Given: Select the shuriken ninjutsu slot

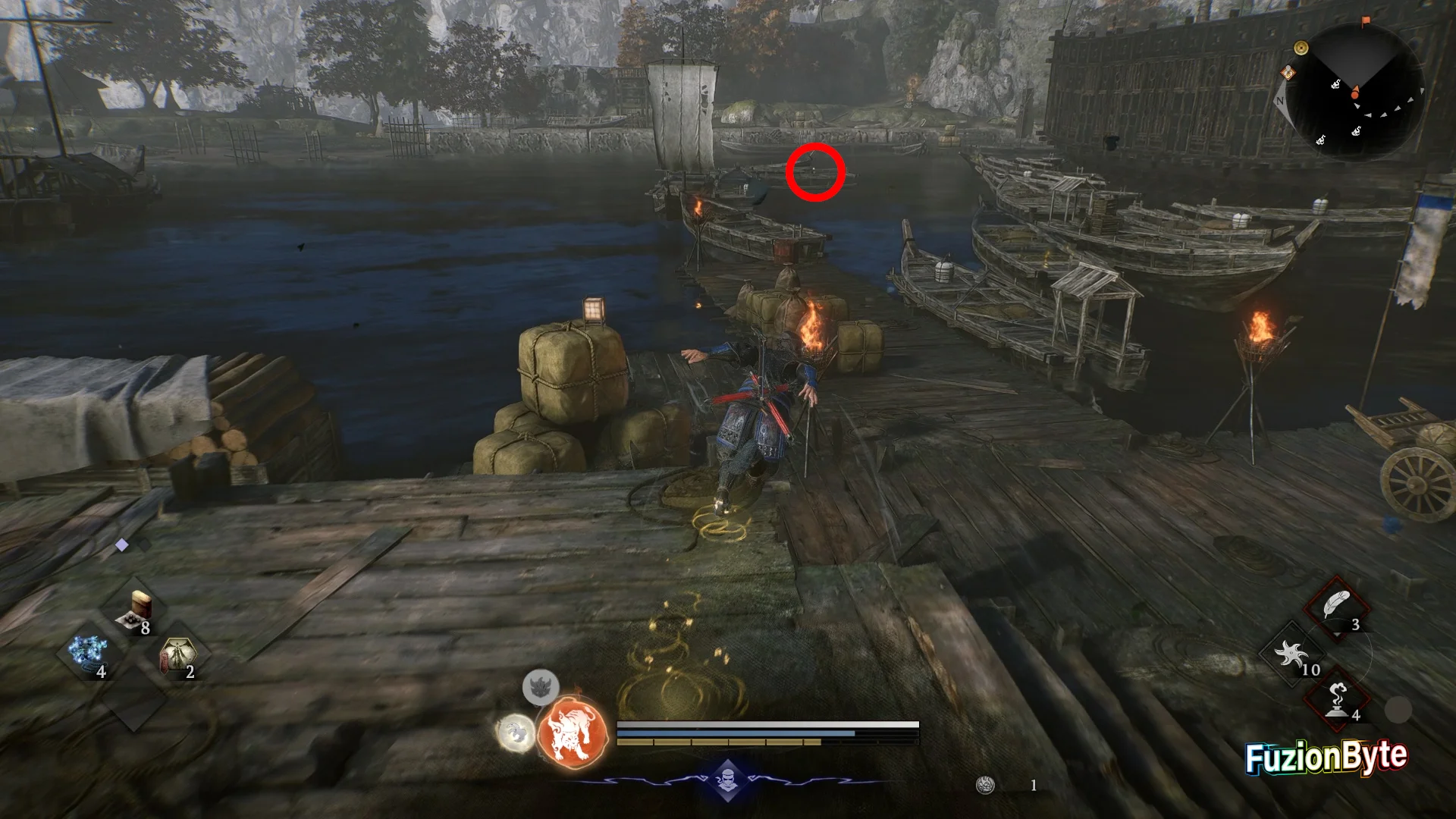Looking at the screenshot, I should click(1293, 654).
